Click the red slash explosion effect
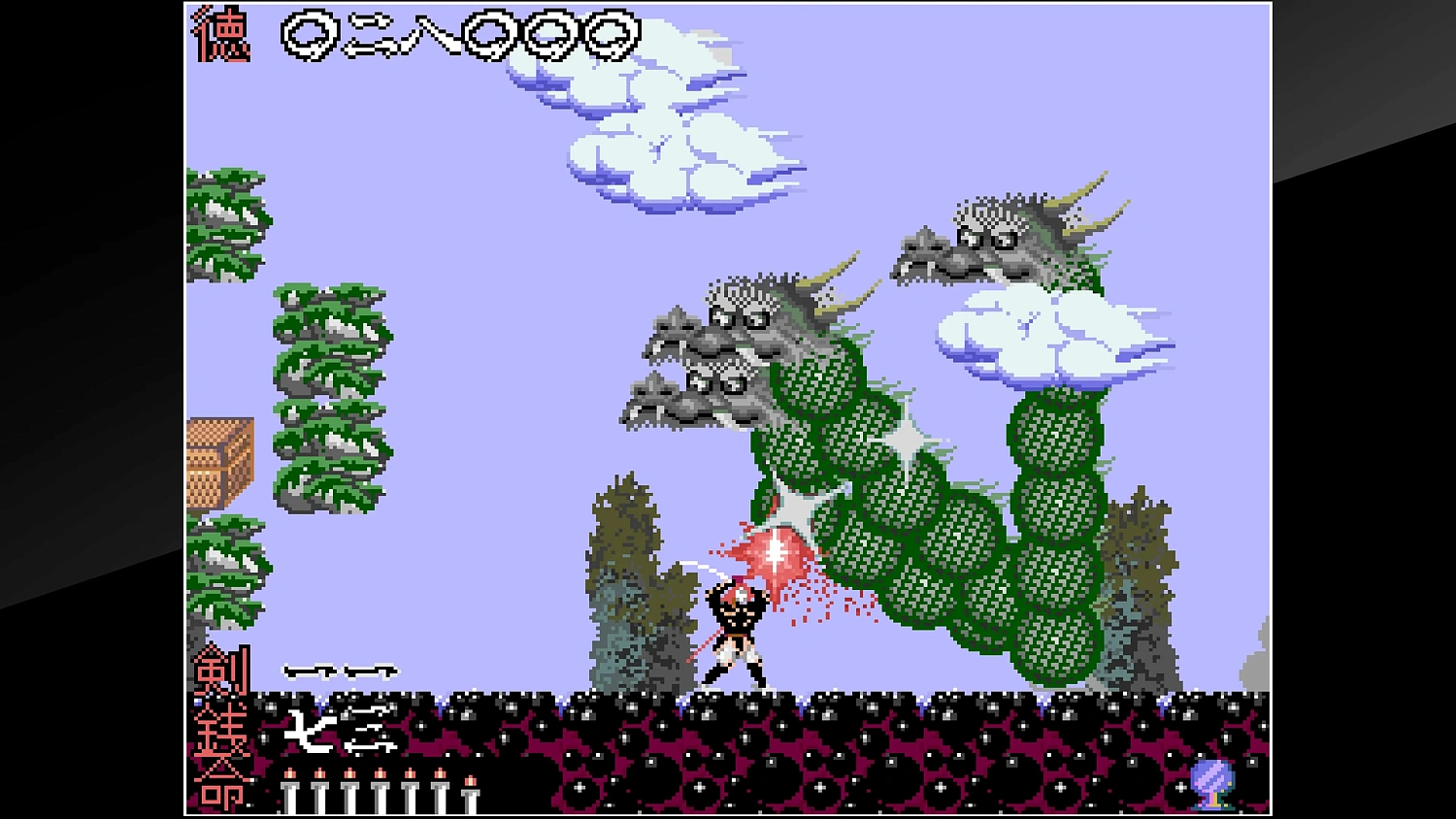 point(777,558)
